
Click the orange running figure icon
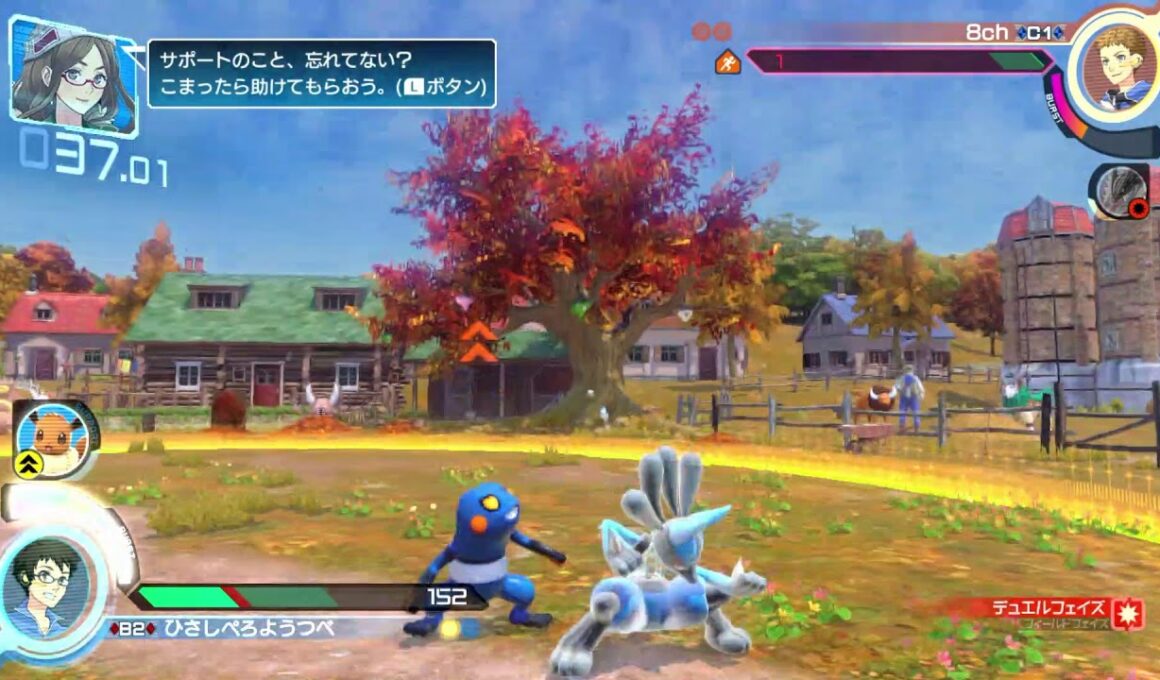click(727, 63)
